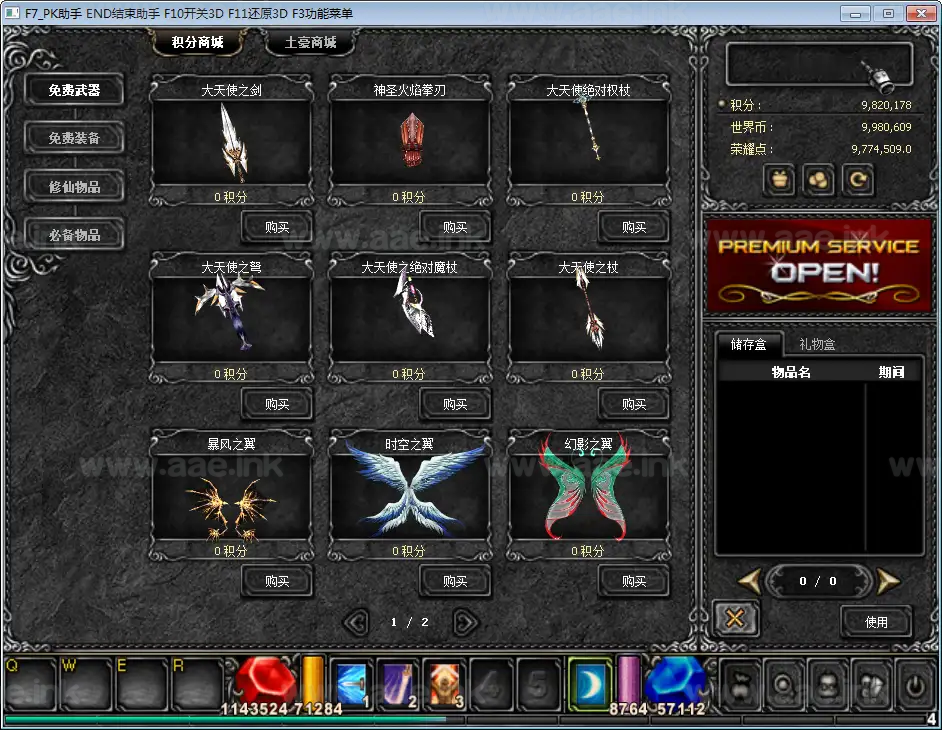Open the 修仙物品 category

74,186
